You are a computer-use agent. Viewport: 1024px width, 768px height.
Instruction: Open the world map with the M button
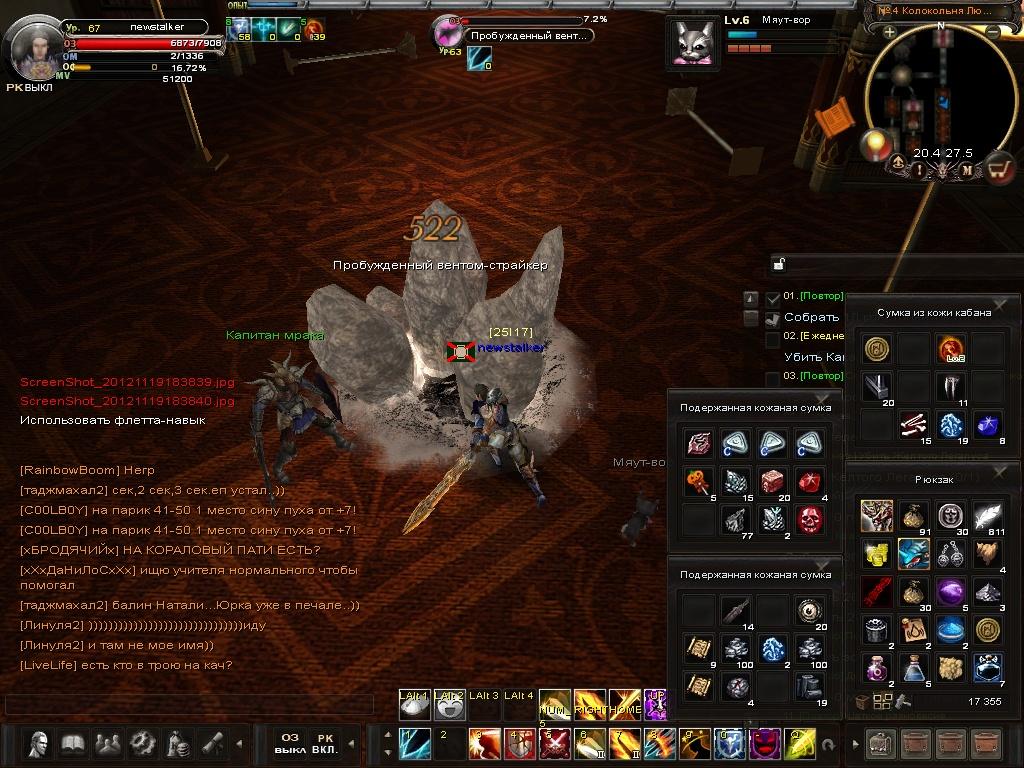click(967, 170)
